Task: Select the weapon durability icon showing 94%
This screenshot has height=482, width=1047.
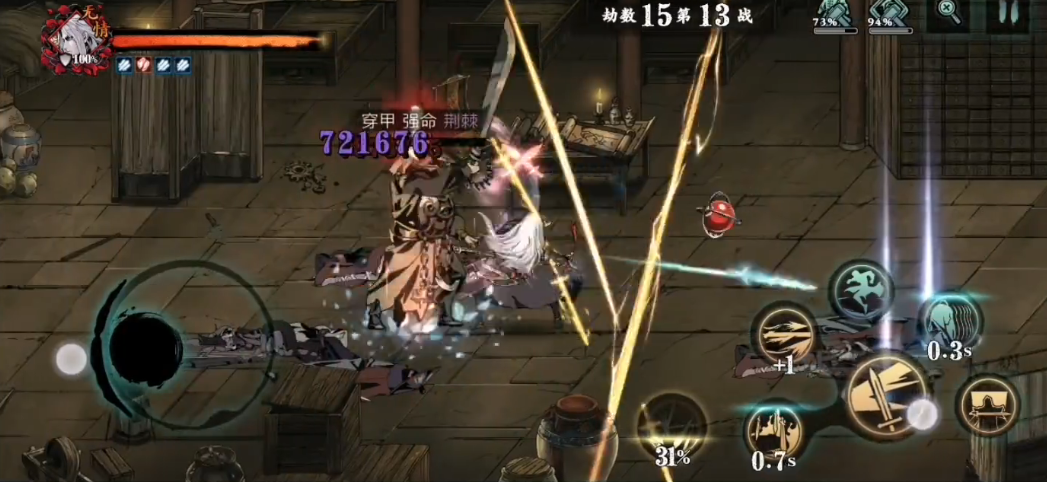Action: 888,14
